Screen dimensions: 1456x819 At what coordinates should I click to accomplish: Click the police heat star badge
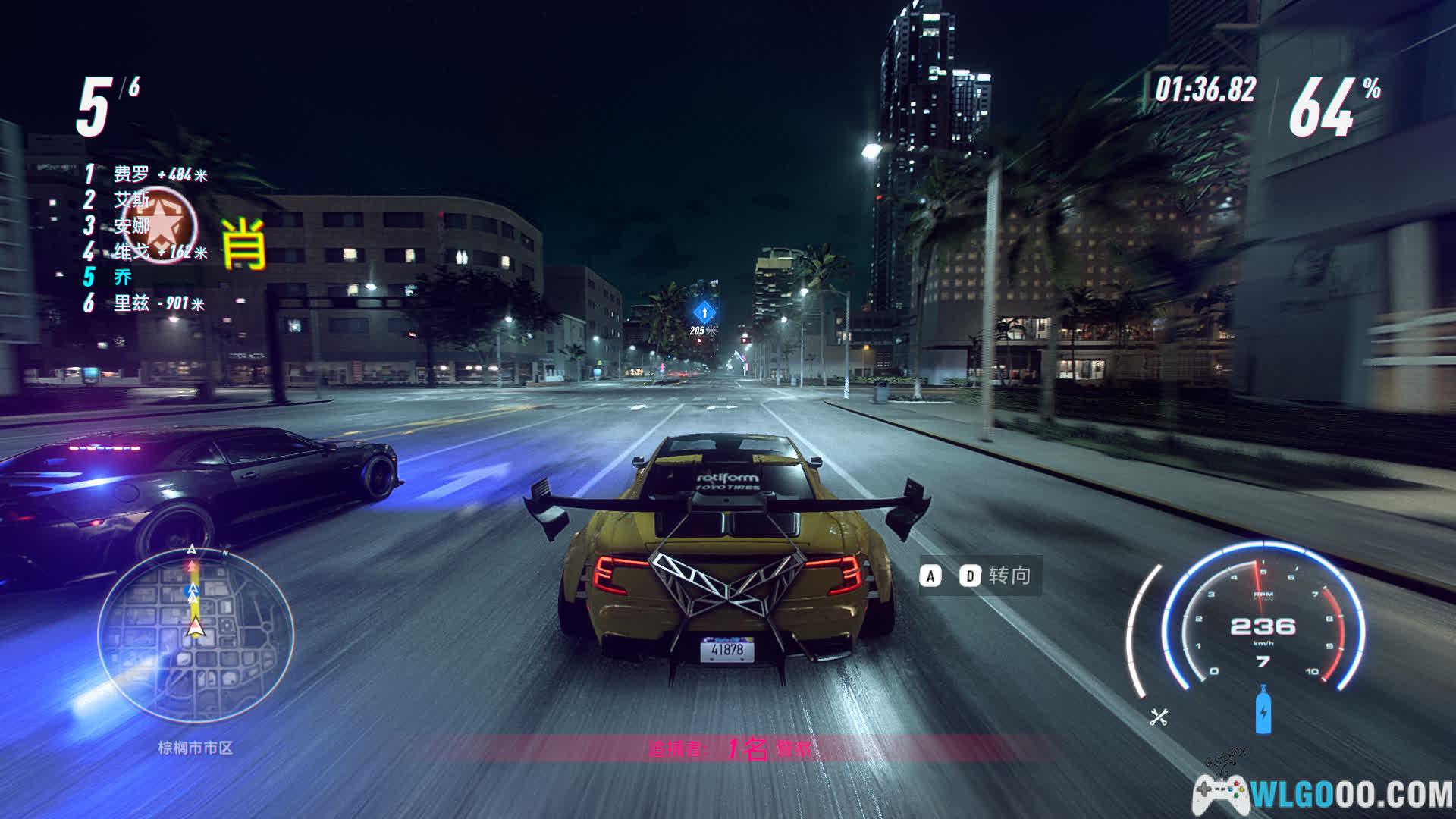(x=160, y=225)
